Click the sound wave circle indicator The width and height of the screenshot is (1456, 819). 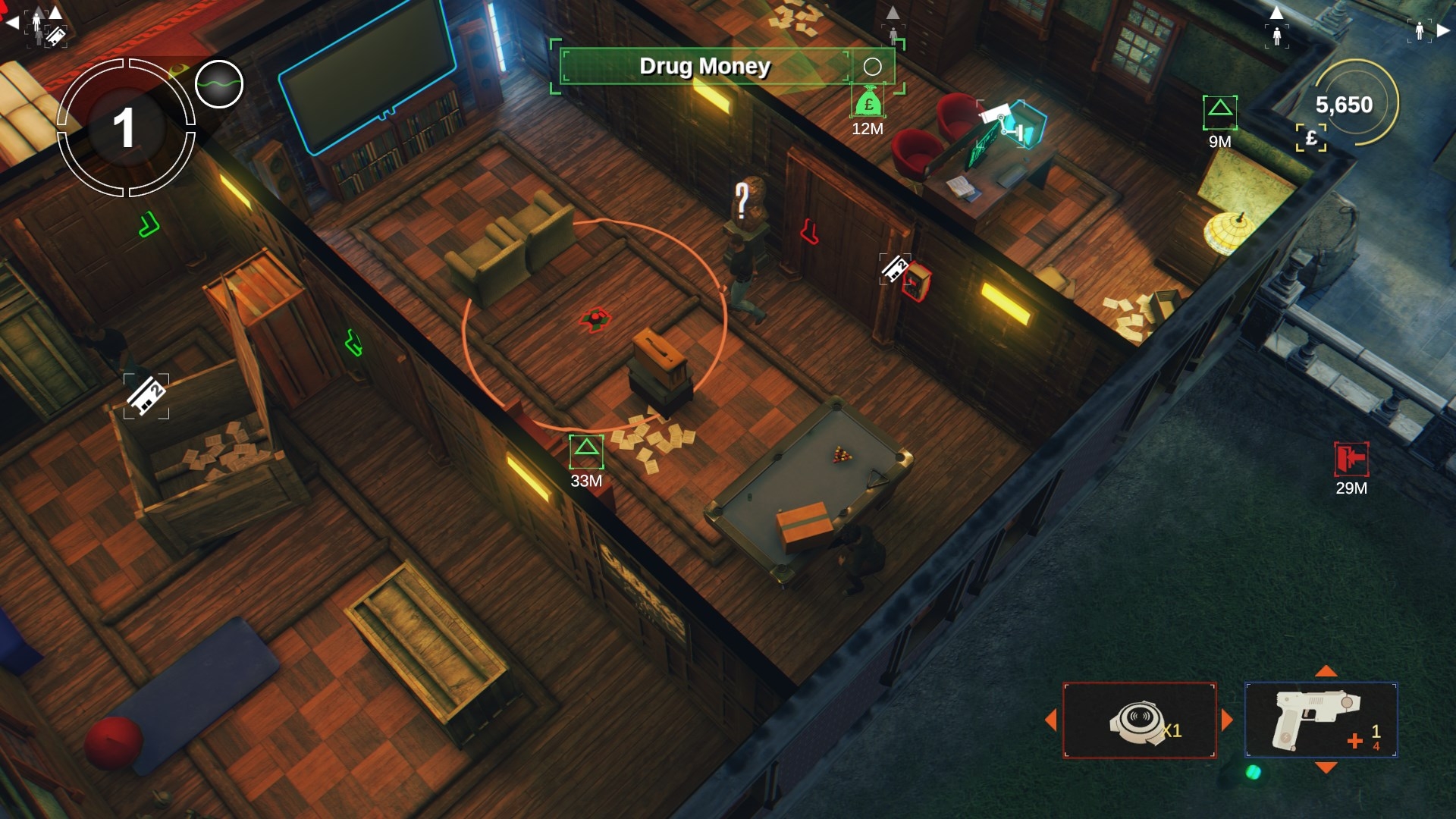tap(219, 83)
